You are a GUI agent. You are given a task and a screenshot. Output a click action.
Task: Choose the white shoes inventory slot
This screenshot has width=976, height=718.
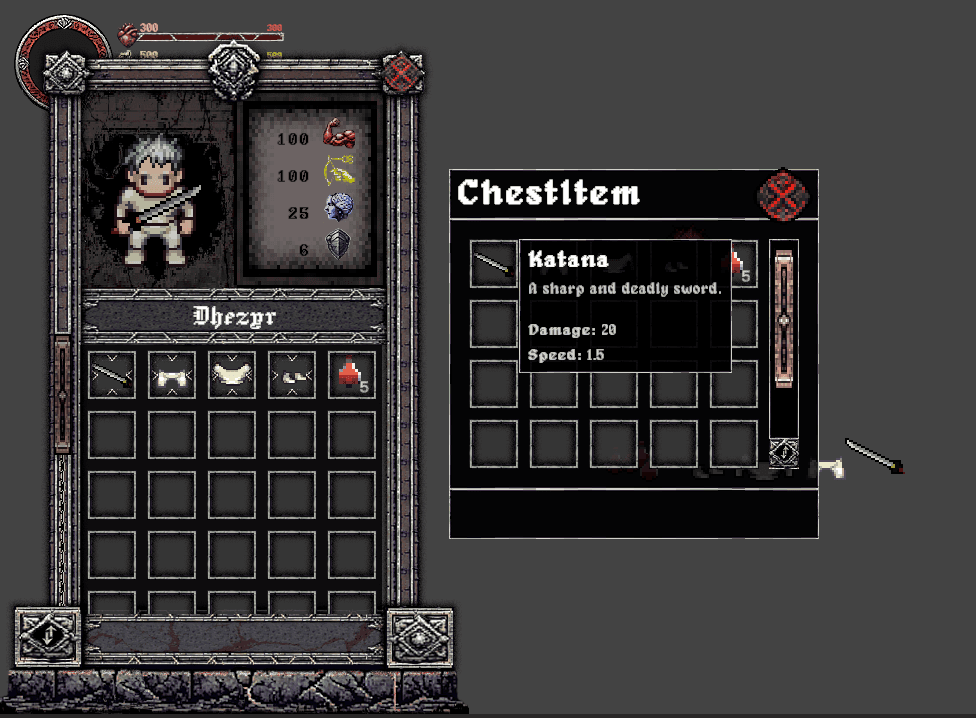pyautogui.click(x=292, y=375)
